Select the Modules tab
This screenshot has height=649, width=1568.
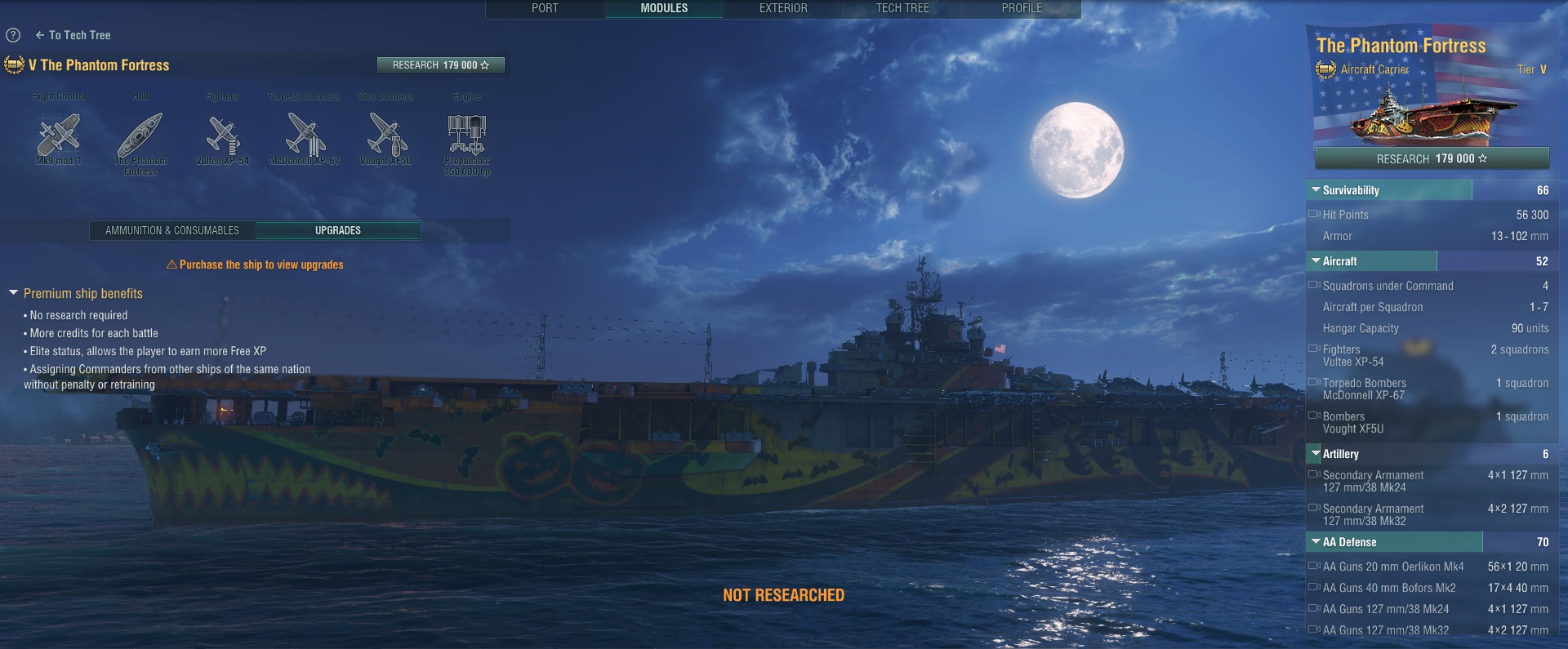[664, 8]
